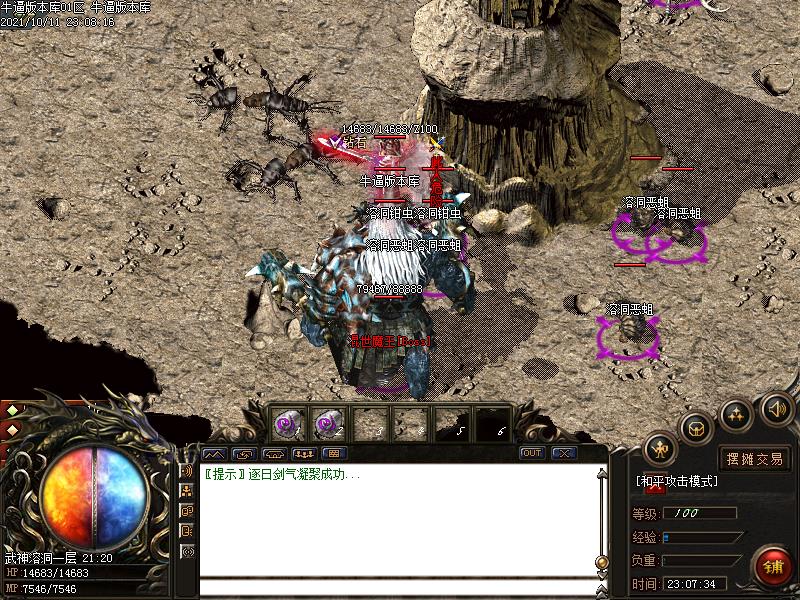
Task: Click the three-figures group button above the chat
Action: coord(303,453)
